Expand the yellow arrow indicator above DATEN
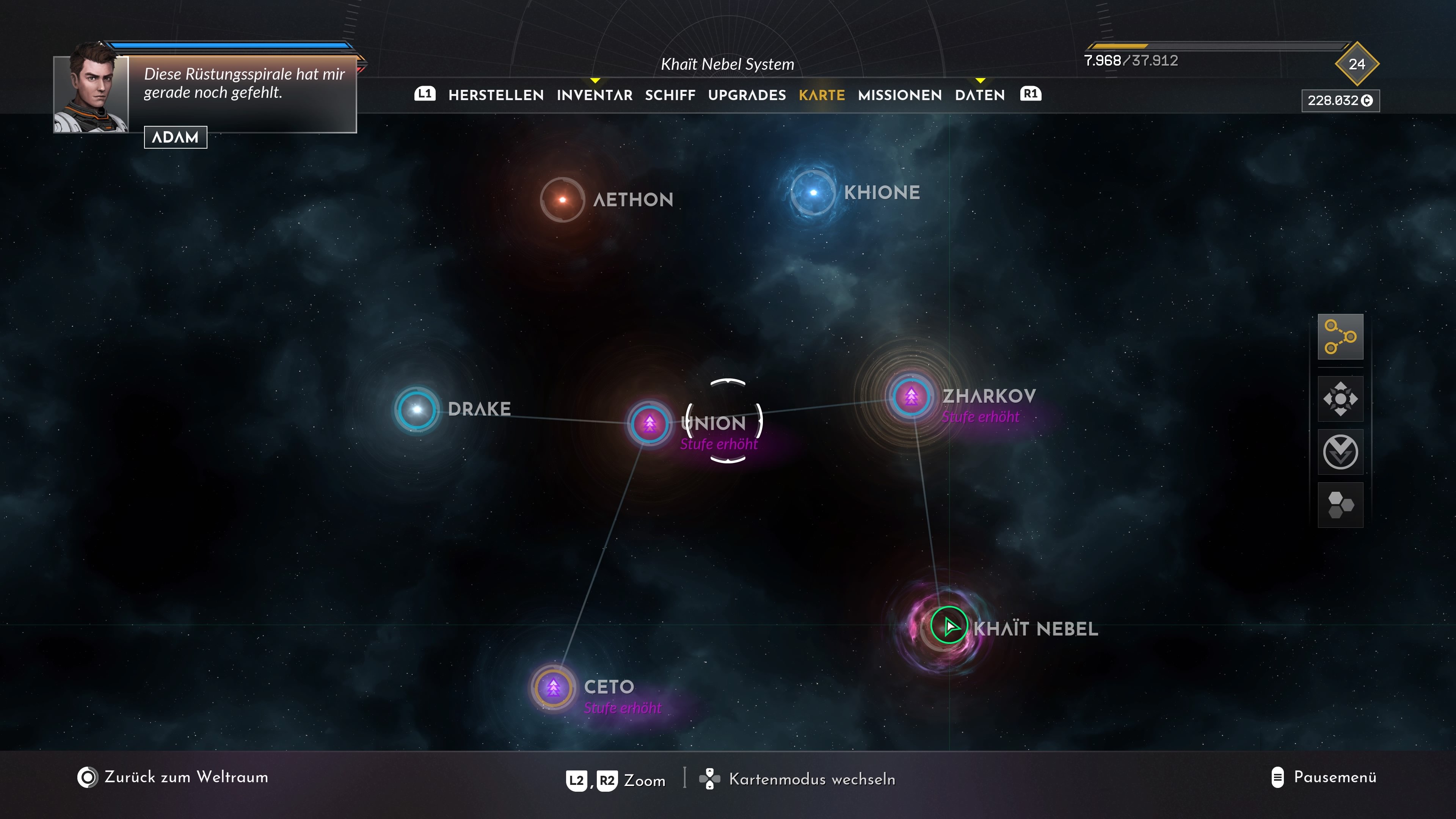The height and width of the screenshot is (819, 1456). (x=979, y=82)
